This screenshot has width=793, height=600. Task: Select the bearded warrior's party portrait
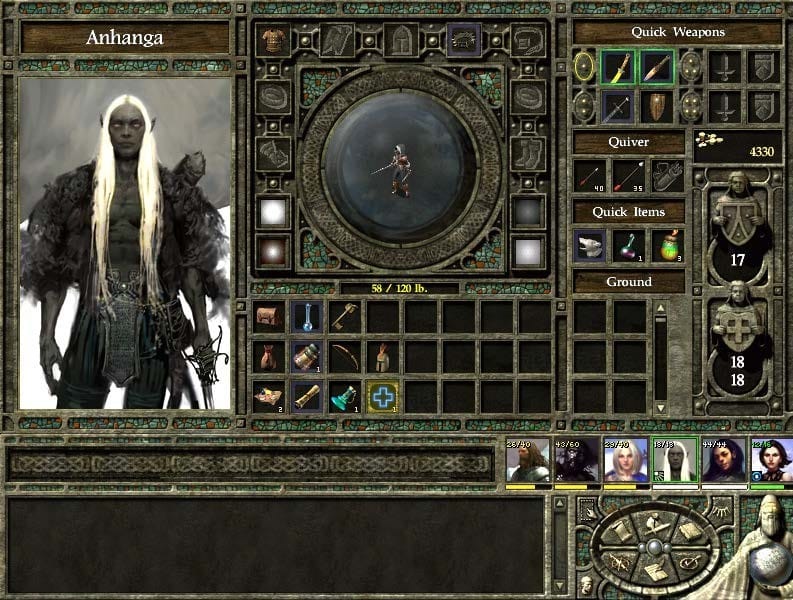point(527,460)
